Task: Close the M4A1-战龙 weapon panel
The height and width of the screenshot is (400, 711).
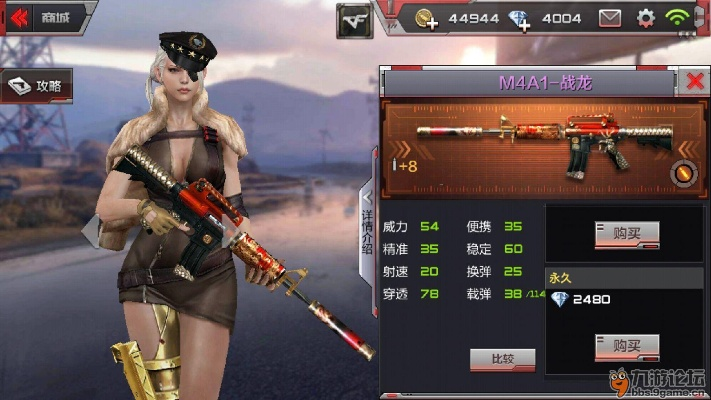Action: [x=695, y=81]
